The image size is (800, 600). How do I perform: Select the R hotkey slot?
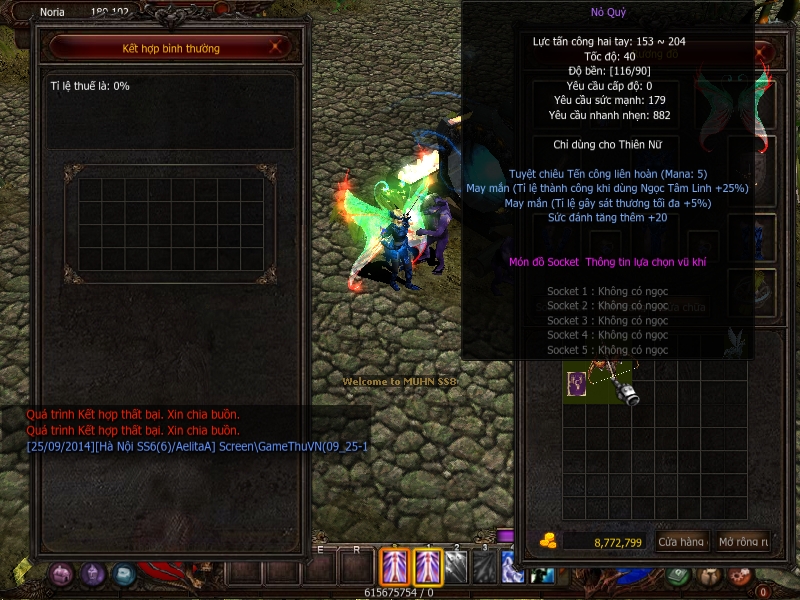coord(356,568)
